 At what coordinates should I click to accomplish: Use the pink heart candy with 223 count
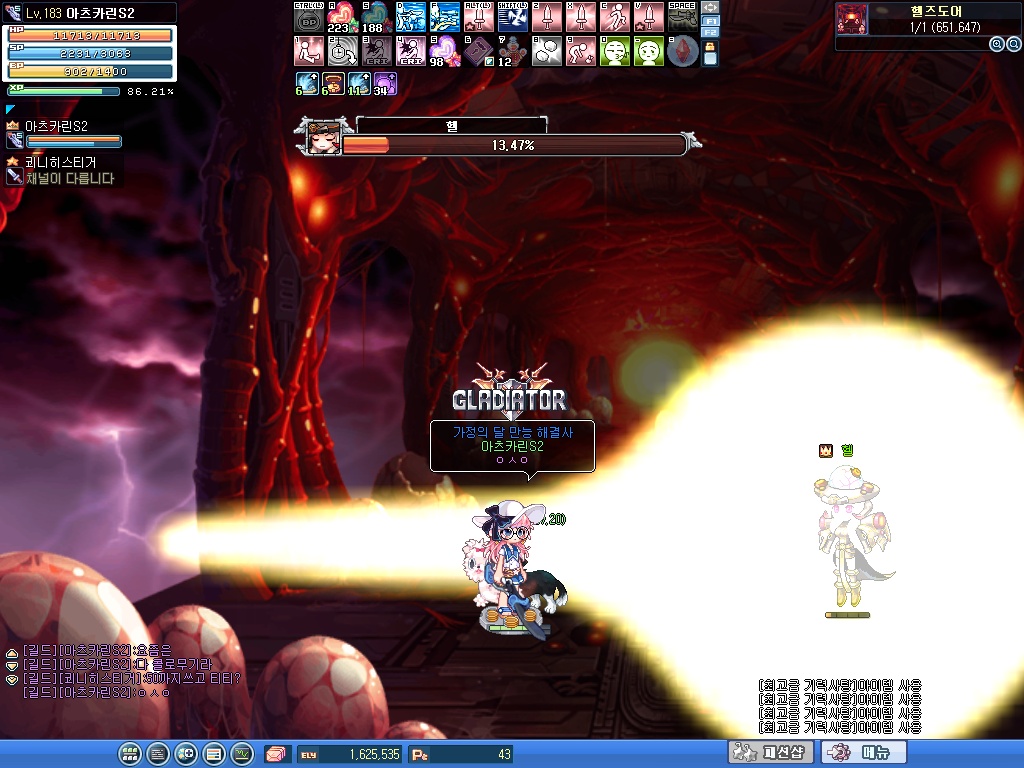pos(342,17)
